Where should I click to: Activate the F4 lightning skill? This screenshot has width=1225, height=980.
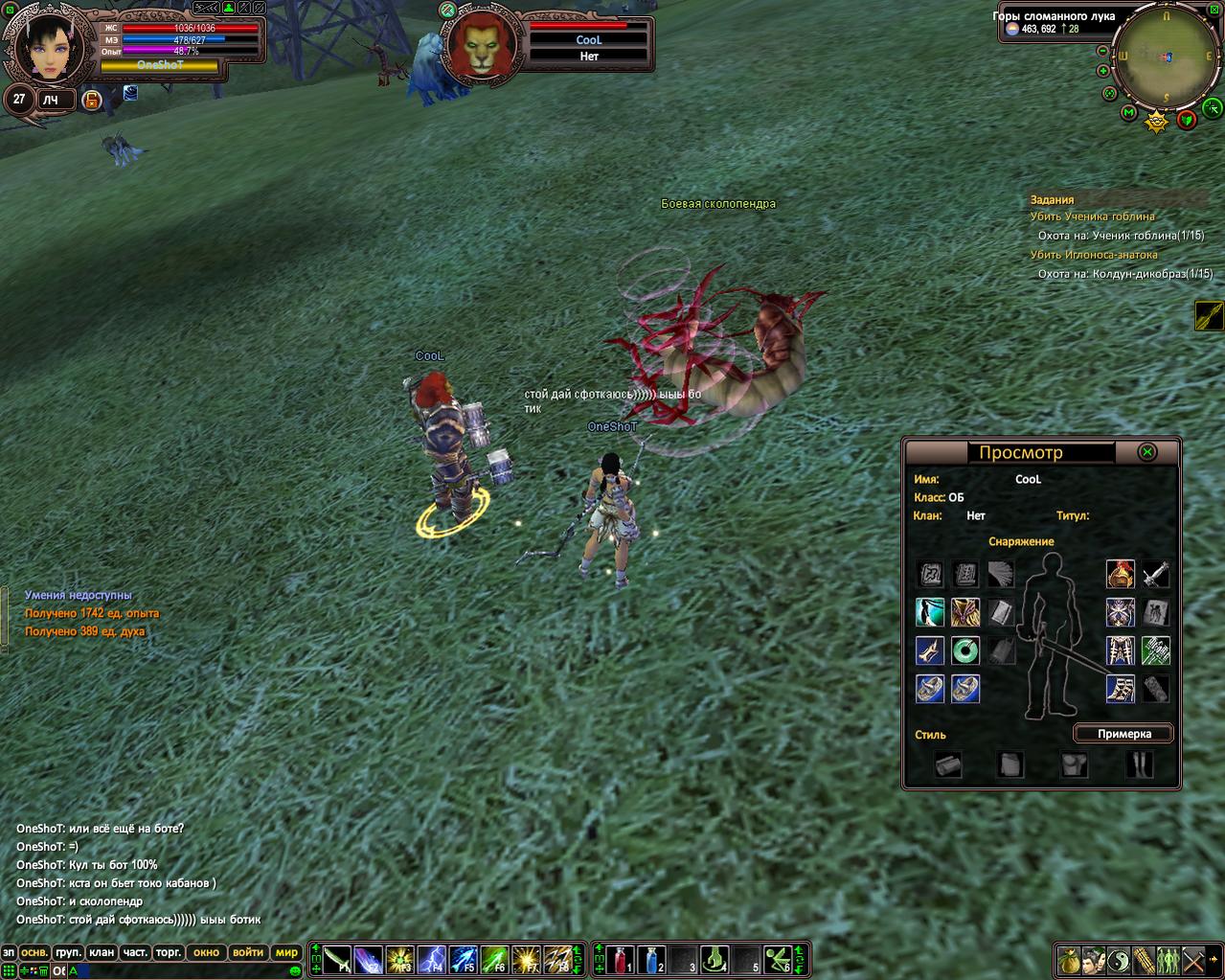click(432, 959)
